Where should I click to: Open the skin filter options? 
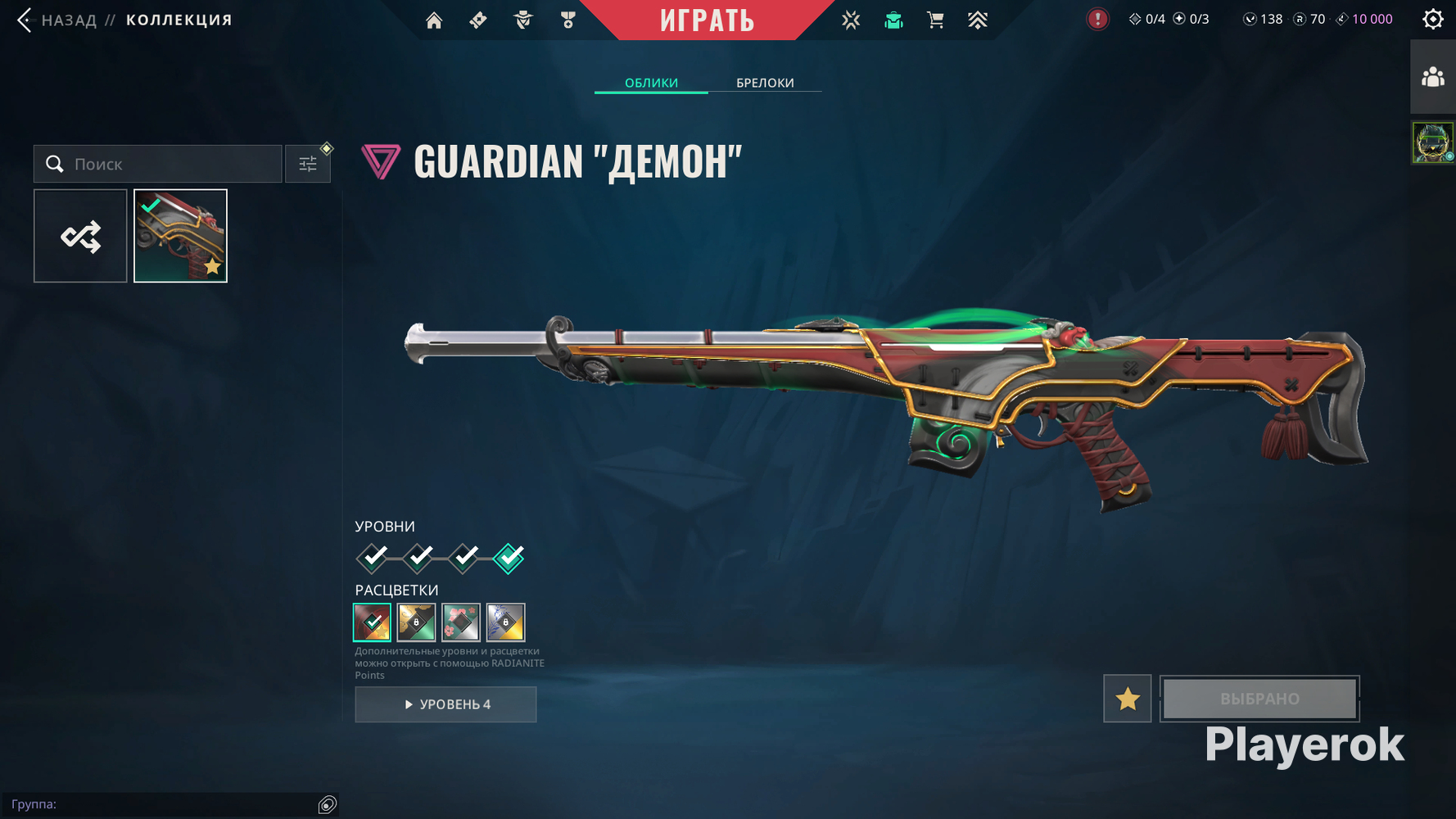308,165
